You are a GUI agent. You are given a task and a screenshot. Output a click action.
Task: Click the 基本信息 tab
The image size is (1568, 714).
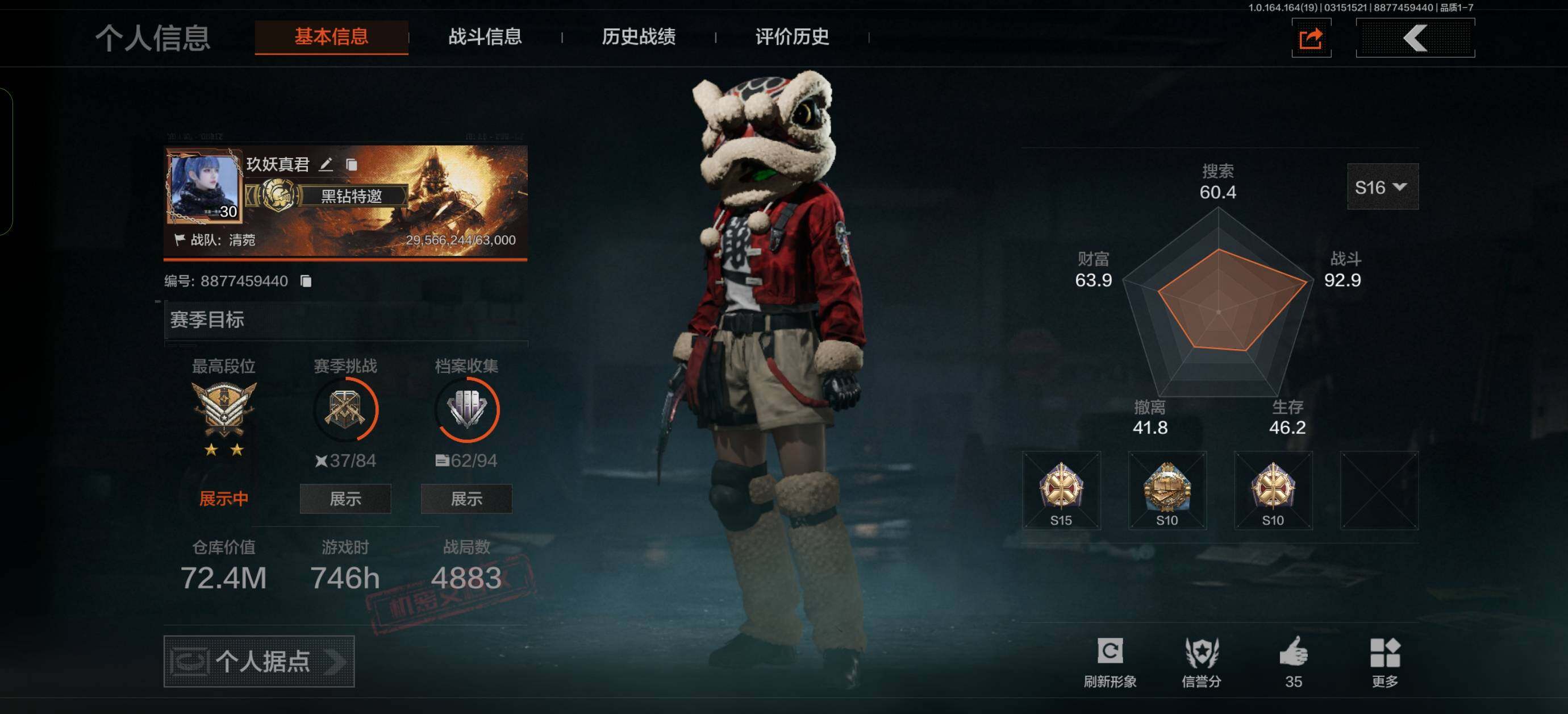331,37
